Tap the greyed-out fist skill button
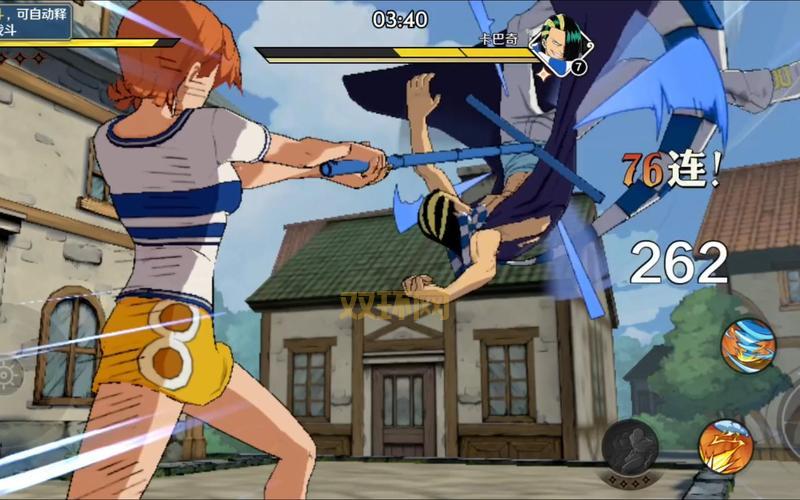 click(630, 447)
